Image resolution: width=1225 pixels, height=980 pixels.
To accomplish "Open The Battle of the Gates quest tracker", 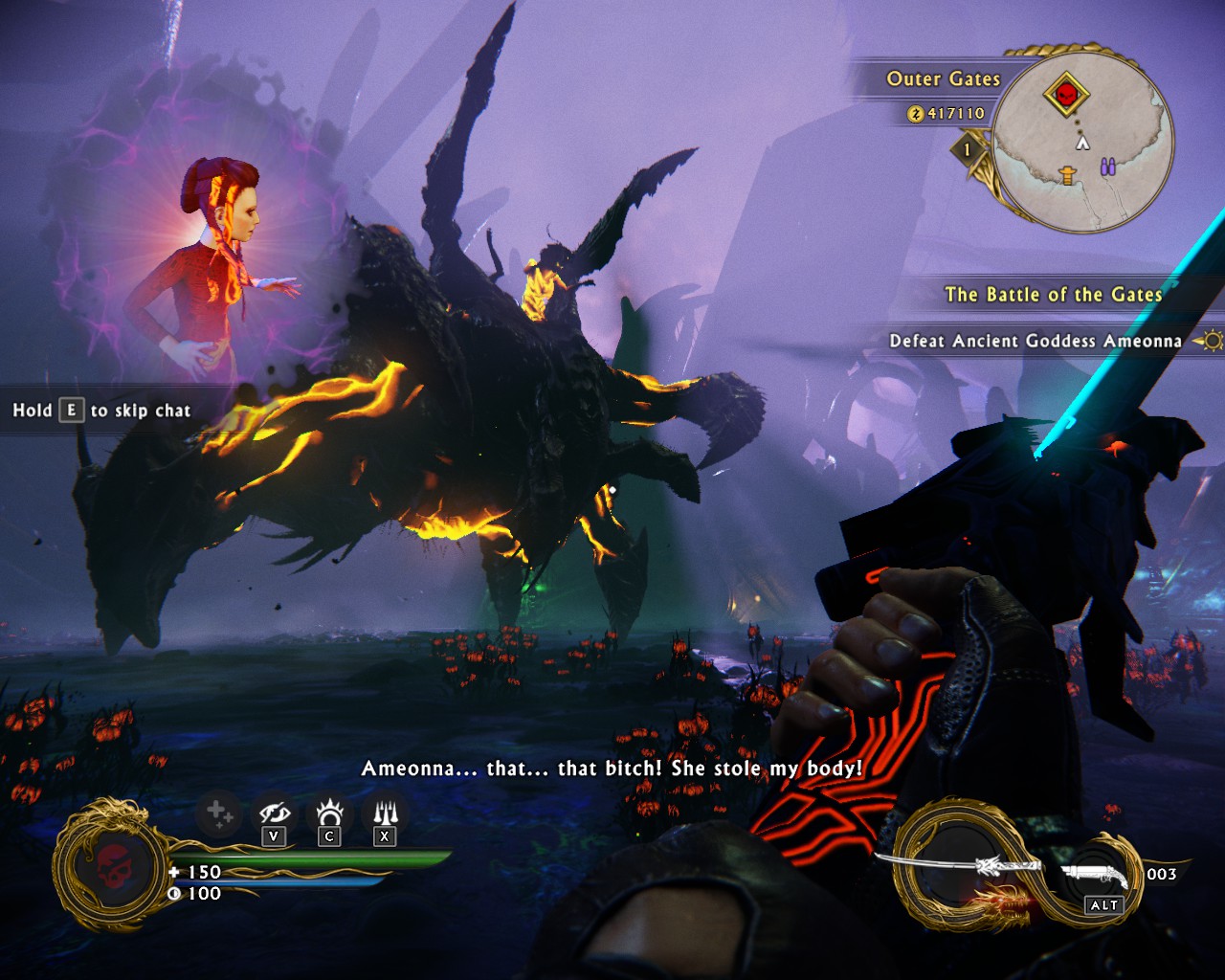I will (x=1053, y=295).
